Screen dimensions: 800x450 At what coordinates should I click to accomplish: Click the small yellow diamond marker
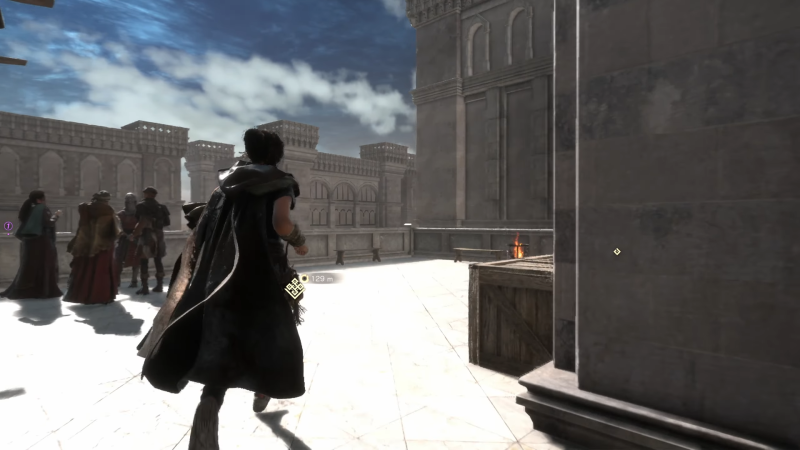point(617,251)
